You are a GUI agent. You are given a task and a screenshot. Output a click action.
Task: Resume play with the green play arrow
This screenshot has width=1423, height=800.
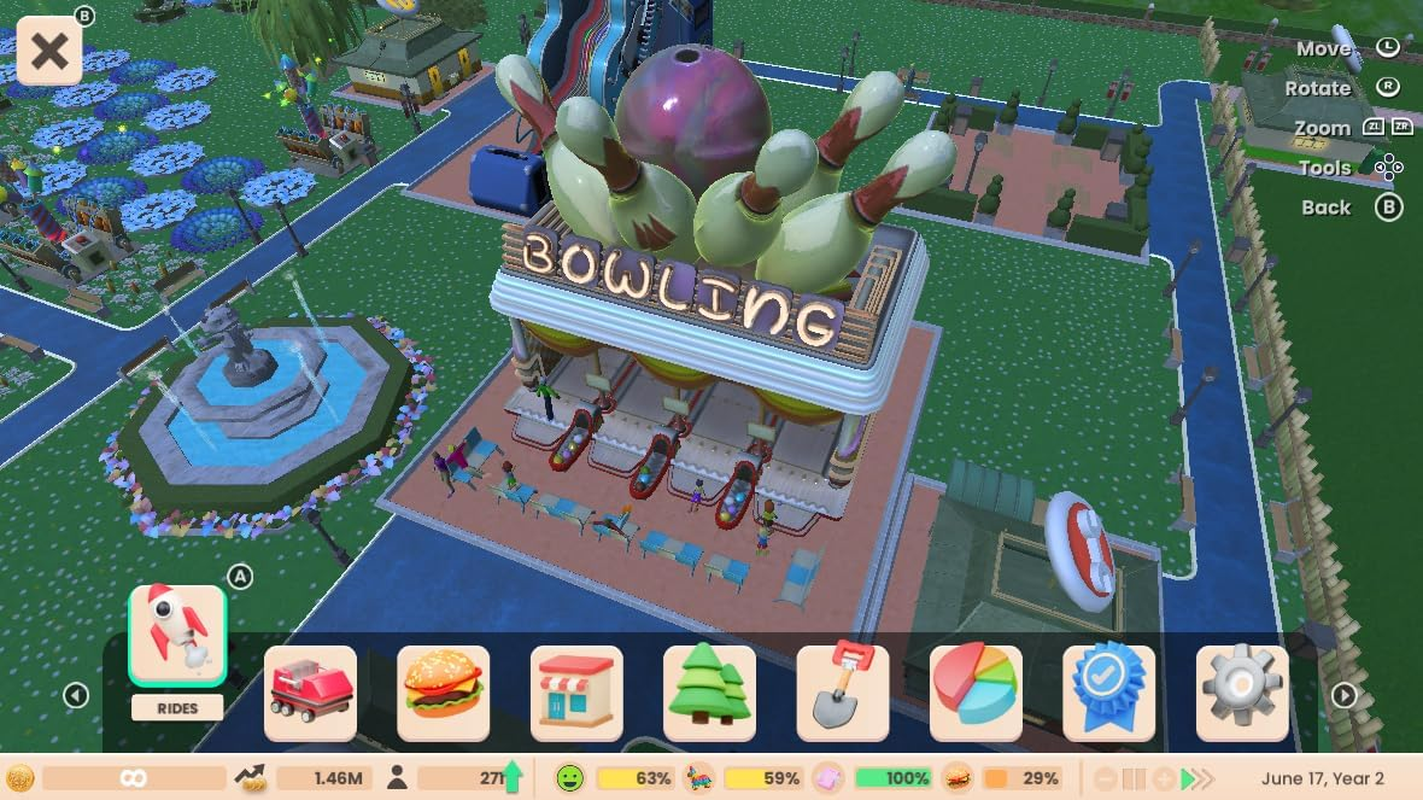tap(1186, 778)
